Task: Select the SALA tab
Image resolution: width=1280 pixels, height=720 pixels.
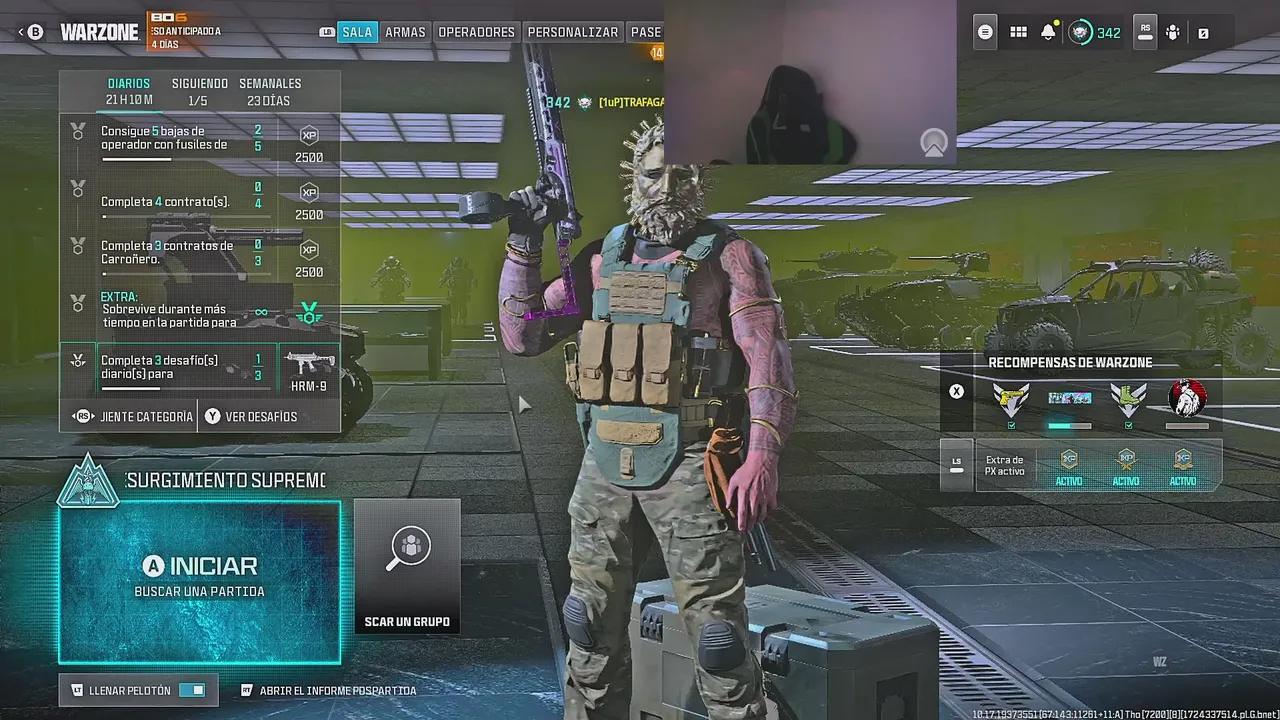Action: pyautogui.click(x=357, y=32)
